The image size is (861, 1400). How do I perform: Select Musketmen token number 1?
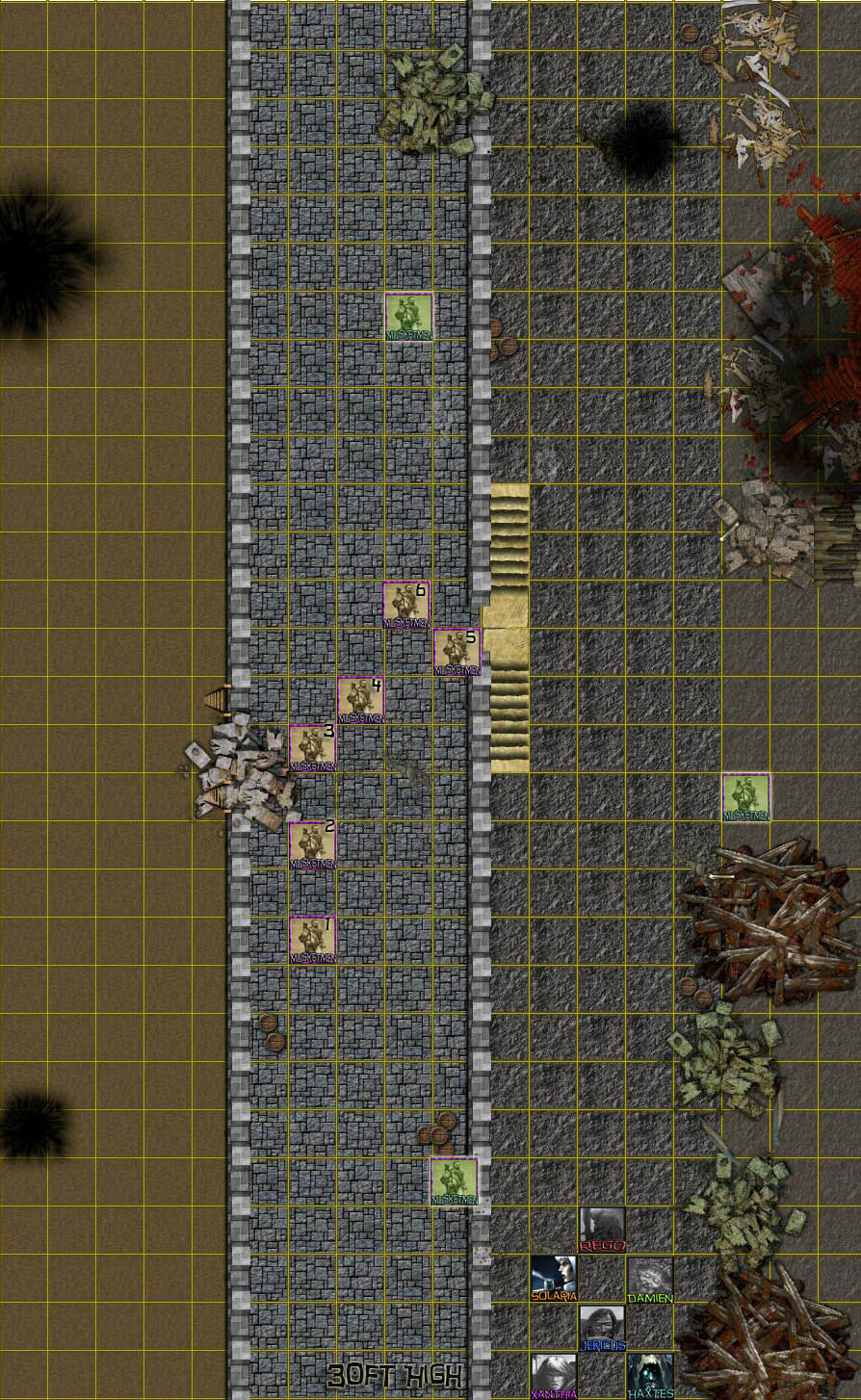tap(313, 939)
